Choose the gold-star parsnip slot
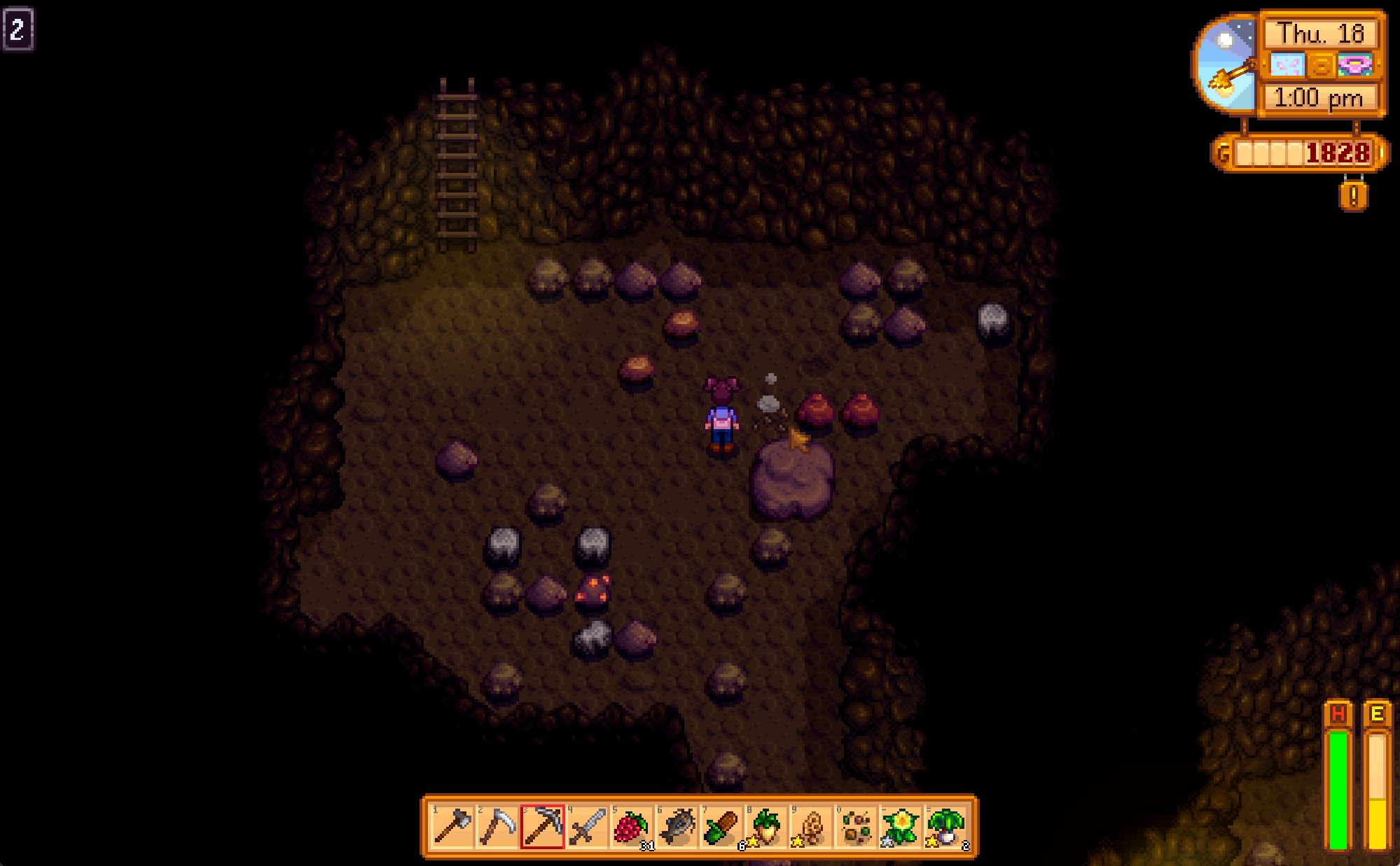This screenshot has height=866, width=1400. [x=766, y=827]
